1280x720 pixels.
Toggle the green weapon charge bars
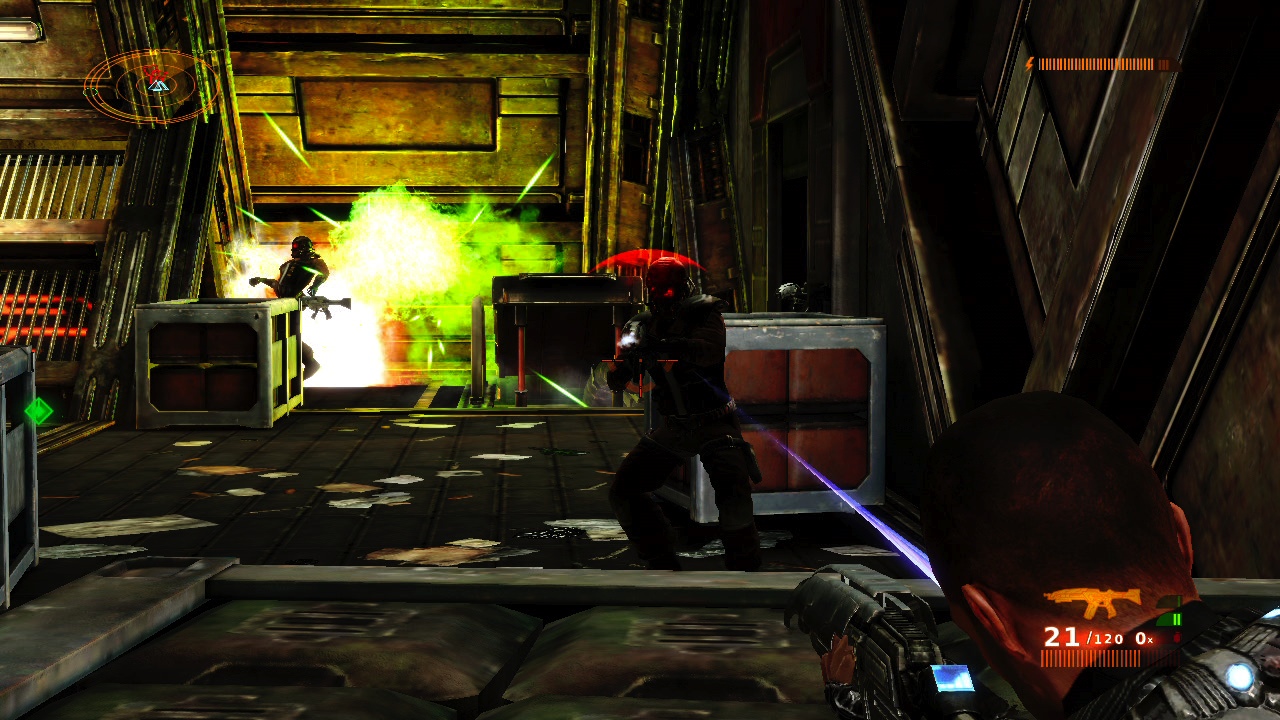pyautogui.click(x=1176, y=618)
